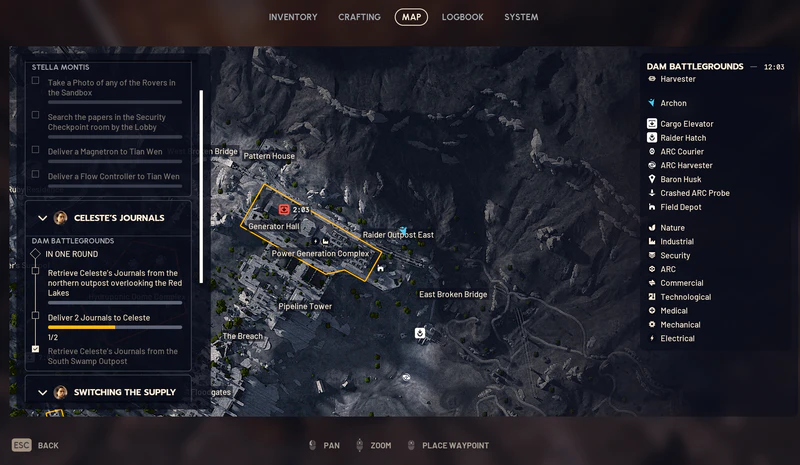Toggle the Security loot category filter
Screen dimensions: 800x465
[x=675, y=256]
